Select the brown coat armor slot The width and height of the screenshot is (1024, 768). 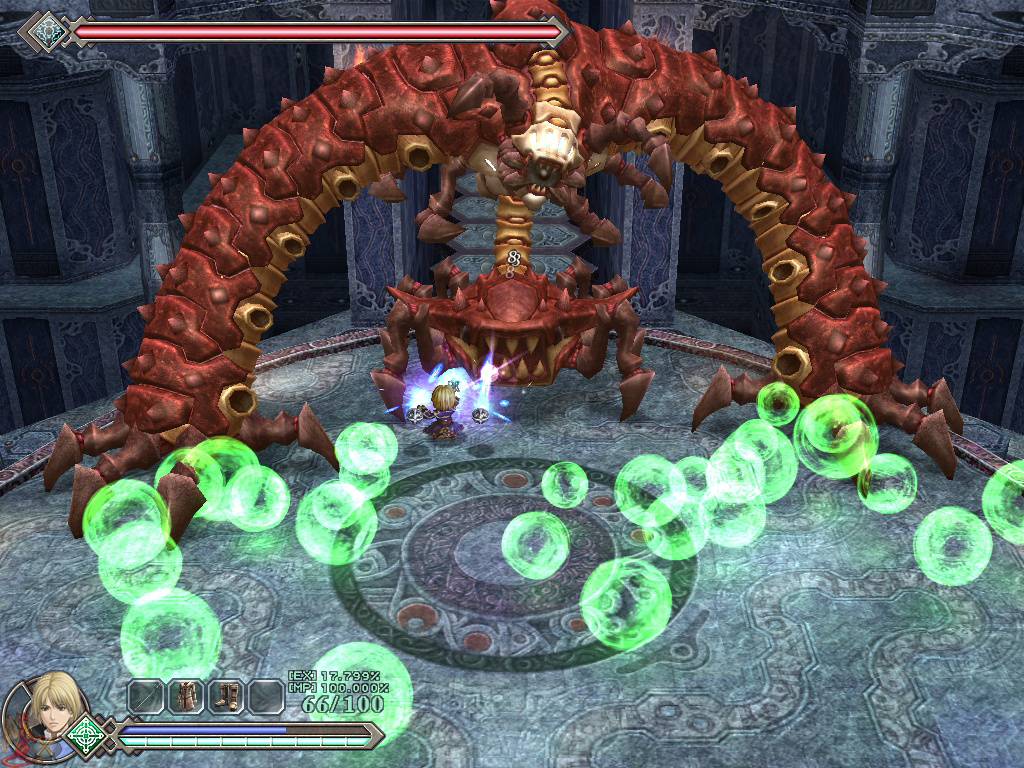[x=185, y=696]
